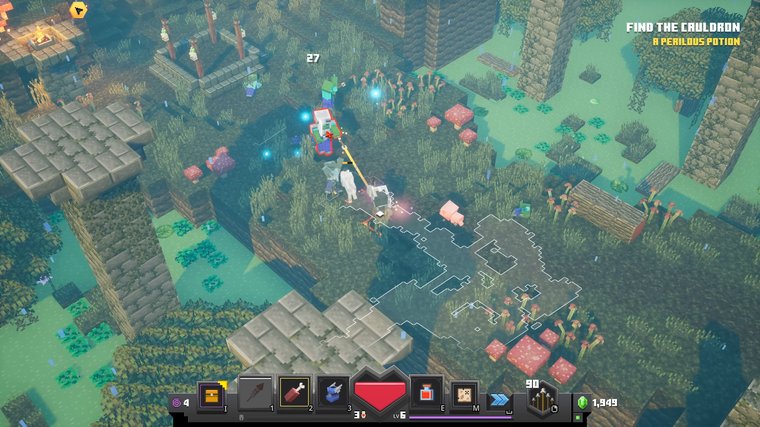The width and height of the screenshot is (760, 427).
Task: Use the meat artifact in slot 2
Action: [294, 394]
